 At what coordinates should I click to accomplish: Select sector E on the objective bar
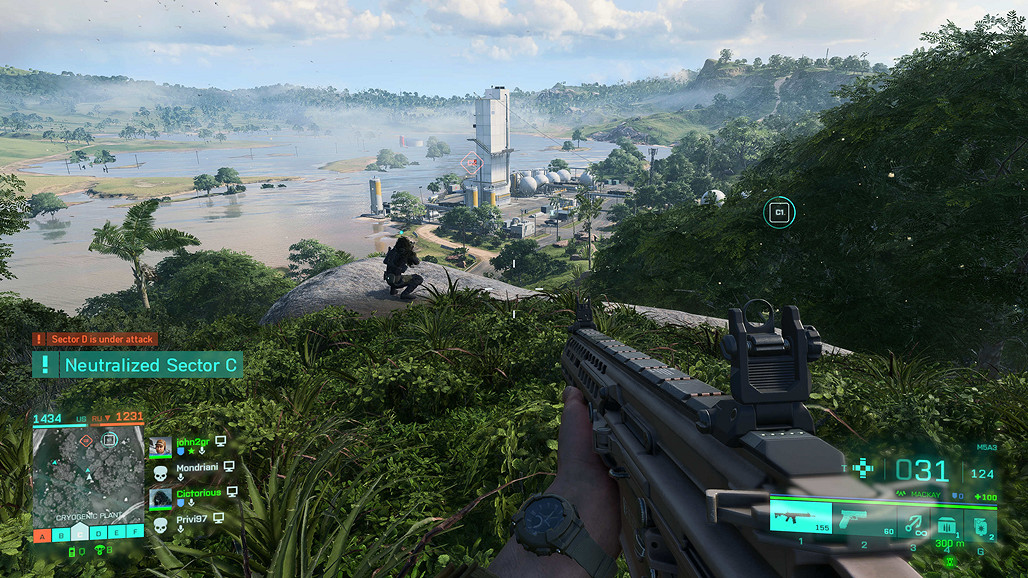pos(115,535)
